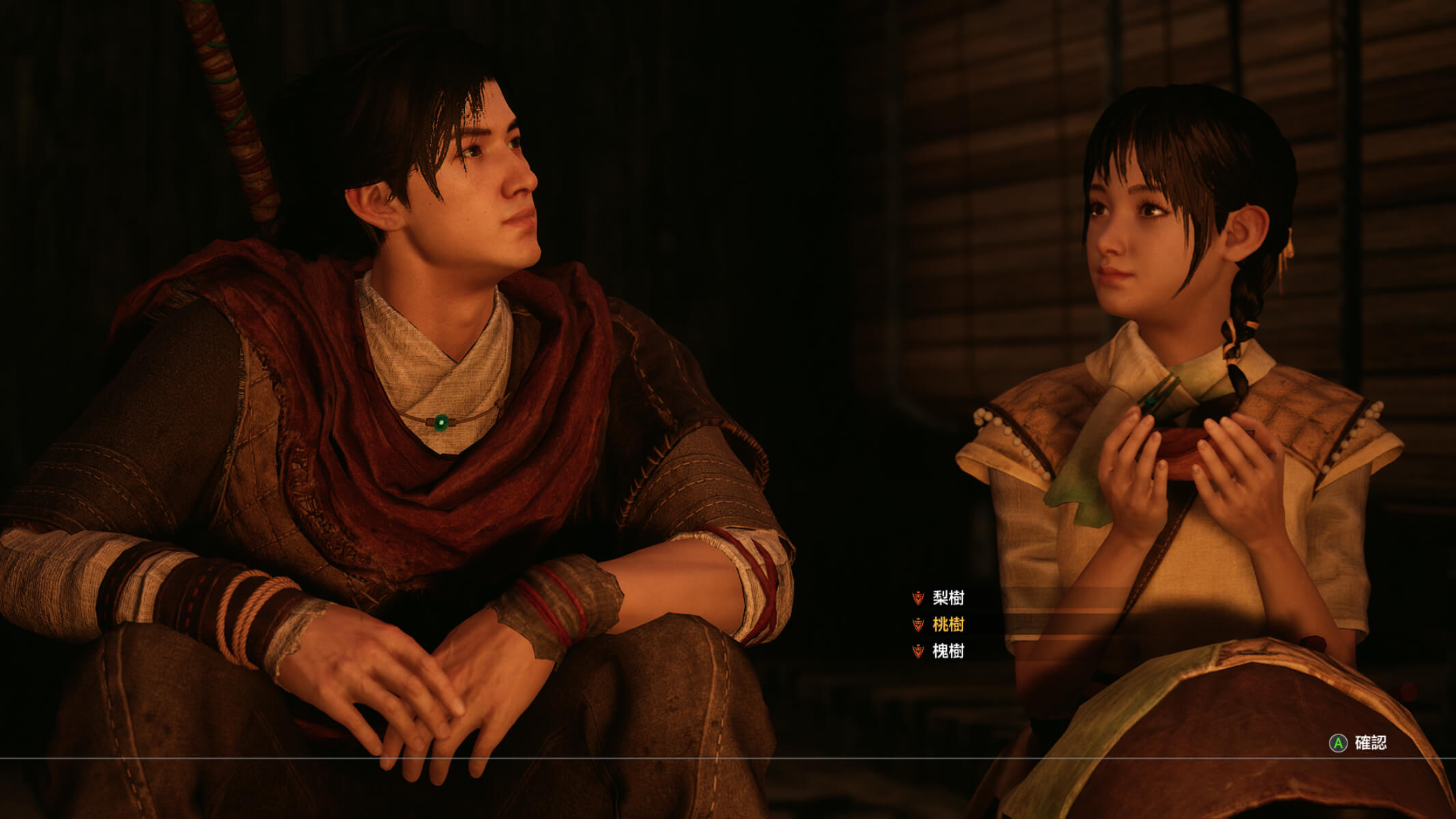This screenshot has height=819, width=1456.
Task: Choose the 梨樹 dialogue option
Action: [947, 599]
